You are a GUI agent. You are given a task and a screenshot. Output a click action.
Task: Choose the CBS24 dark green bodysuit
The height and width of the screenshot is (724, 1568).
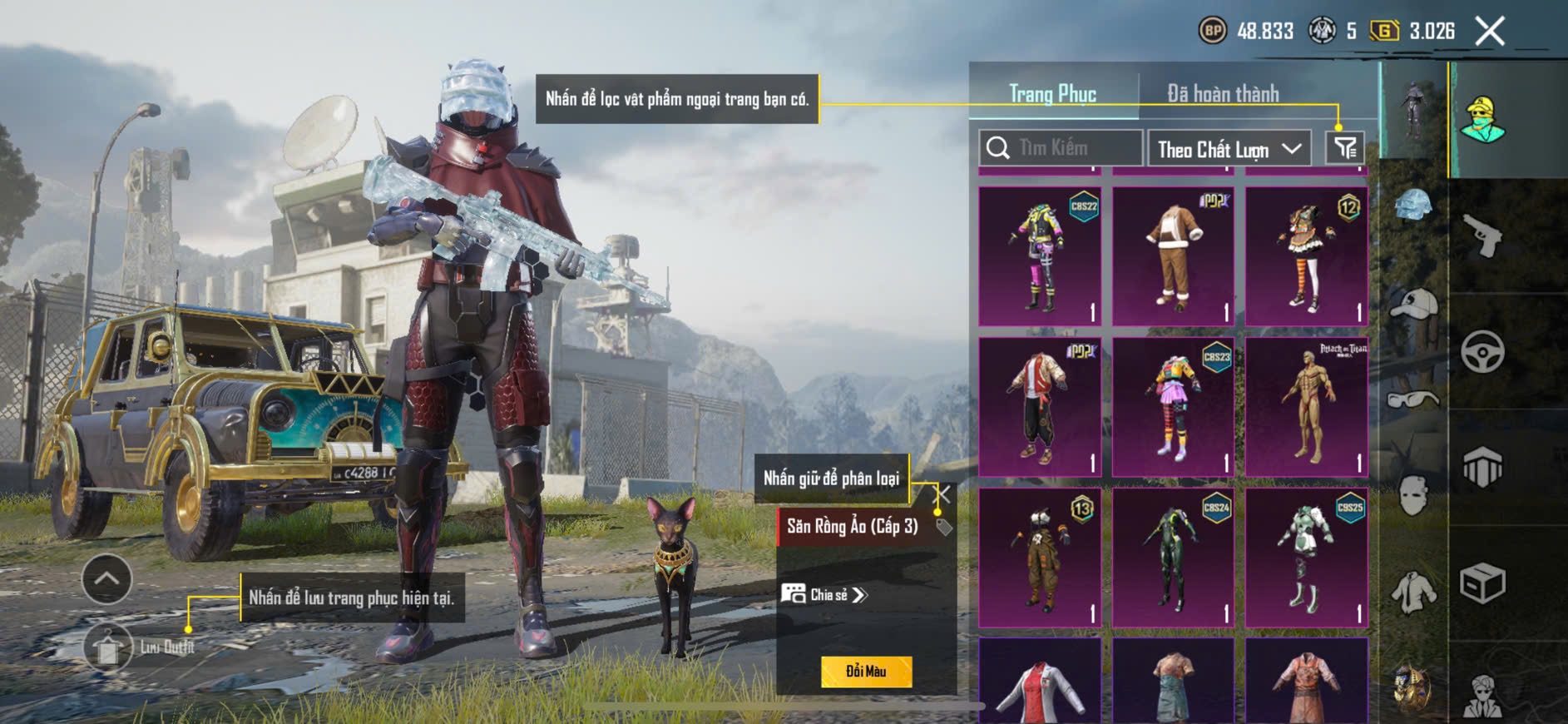click(1173, 558)
